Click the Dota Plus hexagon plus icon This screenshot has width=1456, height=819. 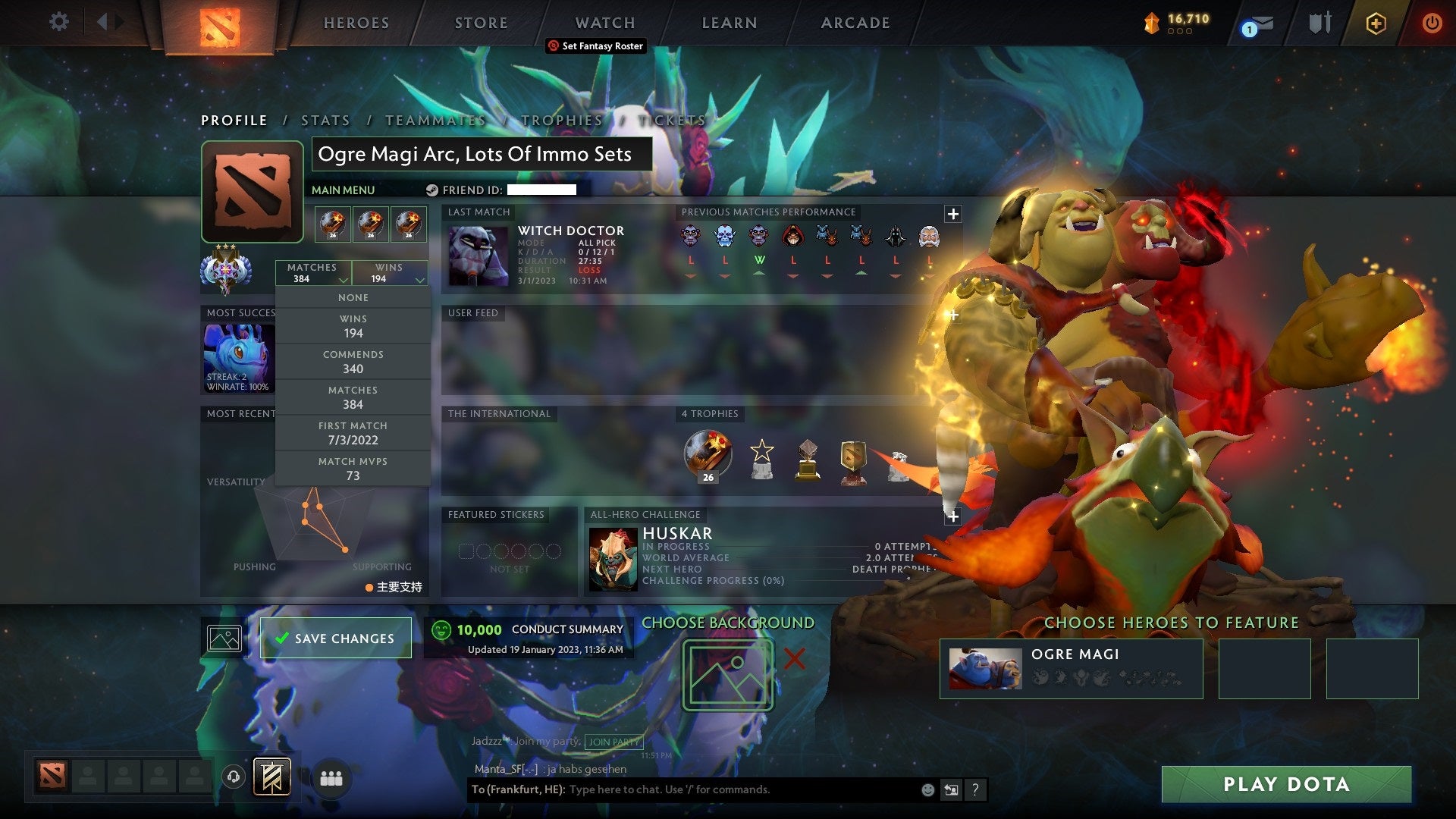pos(1376,23)
